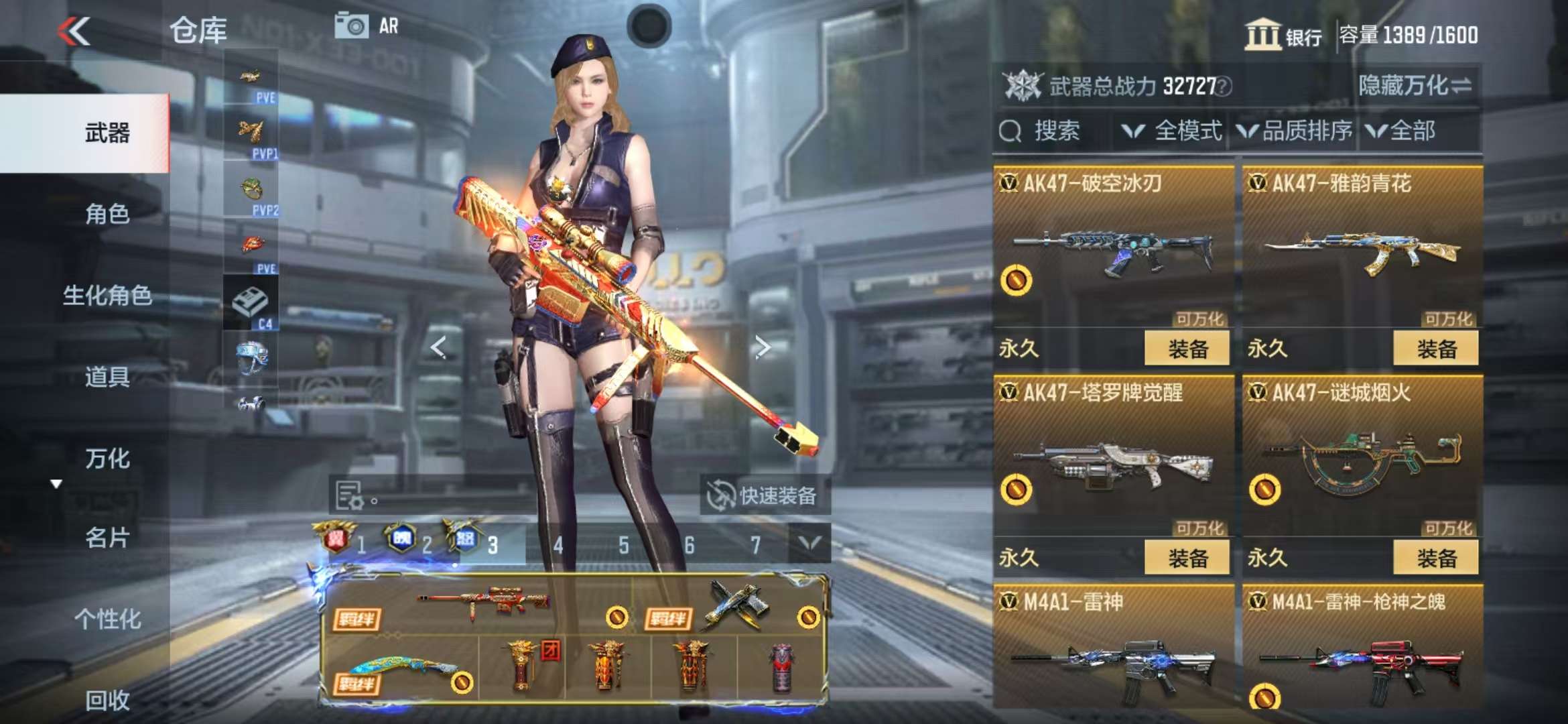
Task: Activate 快速装备 quick equip
Action: 764,496
